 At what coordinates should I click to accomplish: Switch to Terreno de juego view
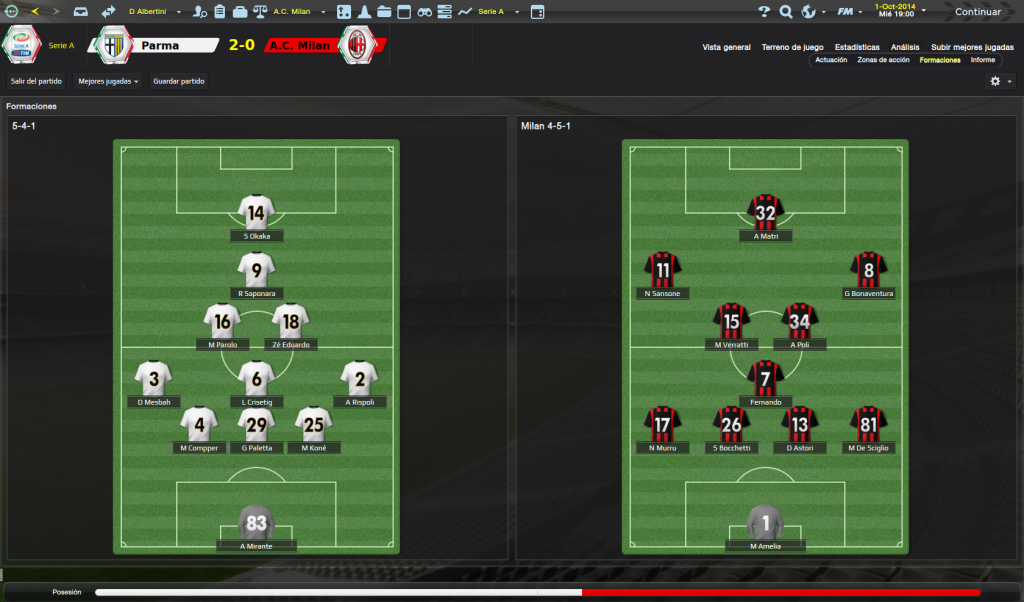(792, 47)
